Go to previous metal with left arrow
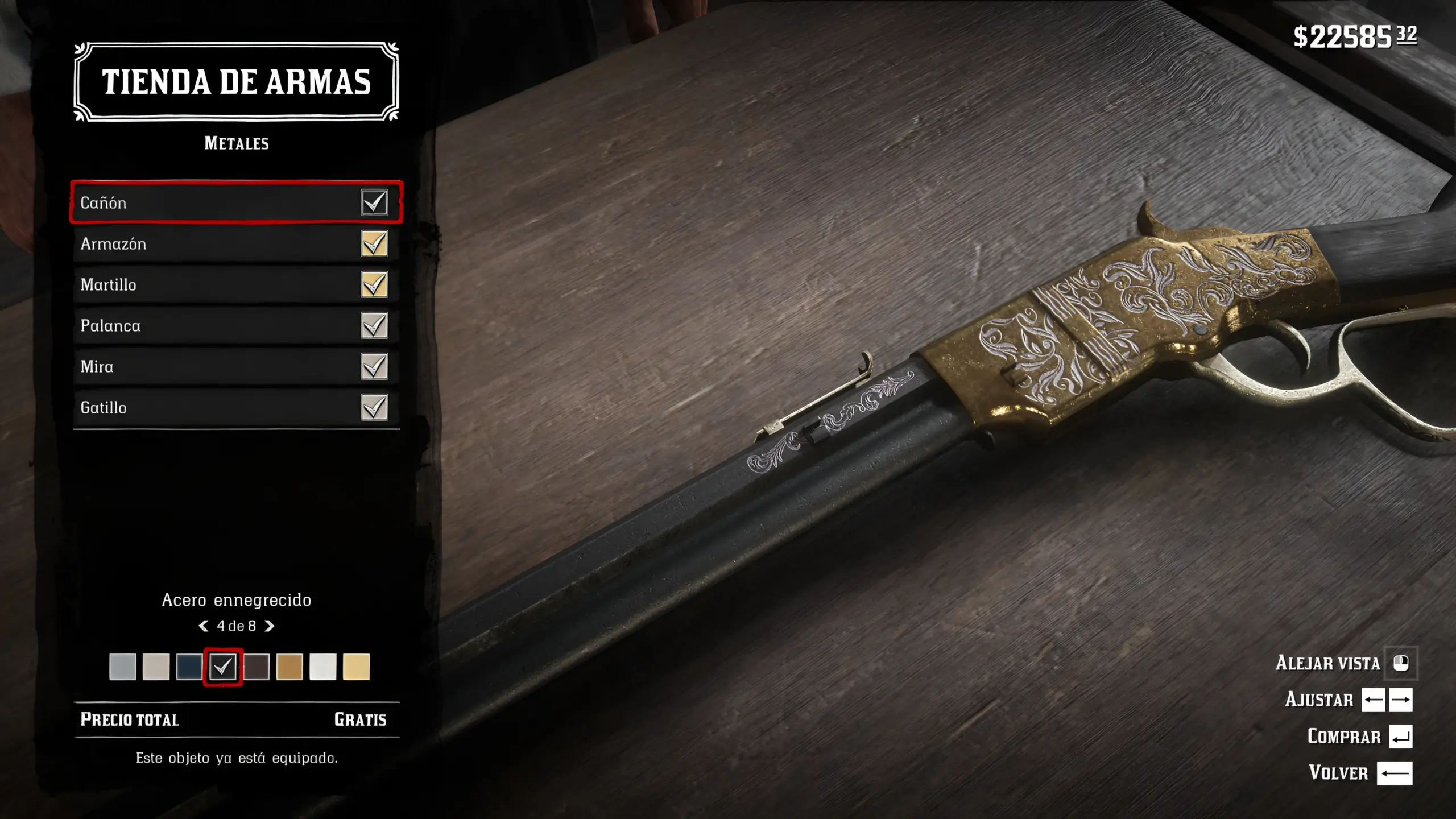1456x819 pixels. [203, 626]
